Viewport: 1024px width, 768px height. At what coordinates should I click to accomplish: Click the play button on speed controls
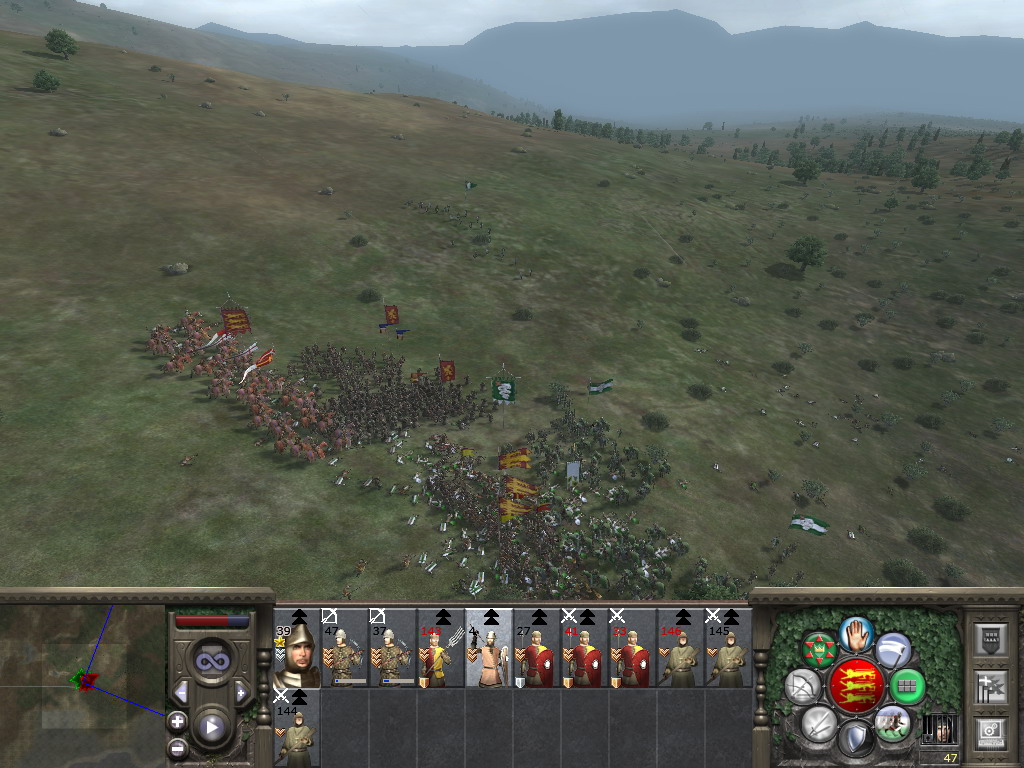[x=211, y=727]
